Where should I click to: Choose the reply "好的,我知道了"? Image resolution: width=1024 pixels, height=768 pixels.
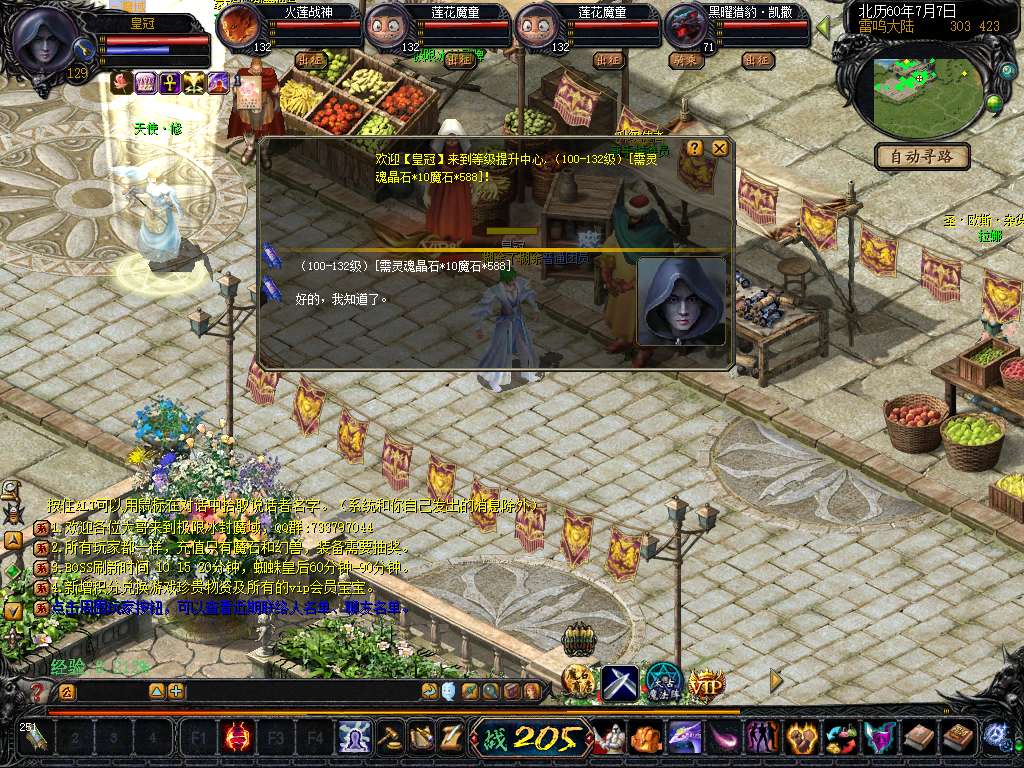340,298
